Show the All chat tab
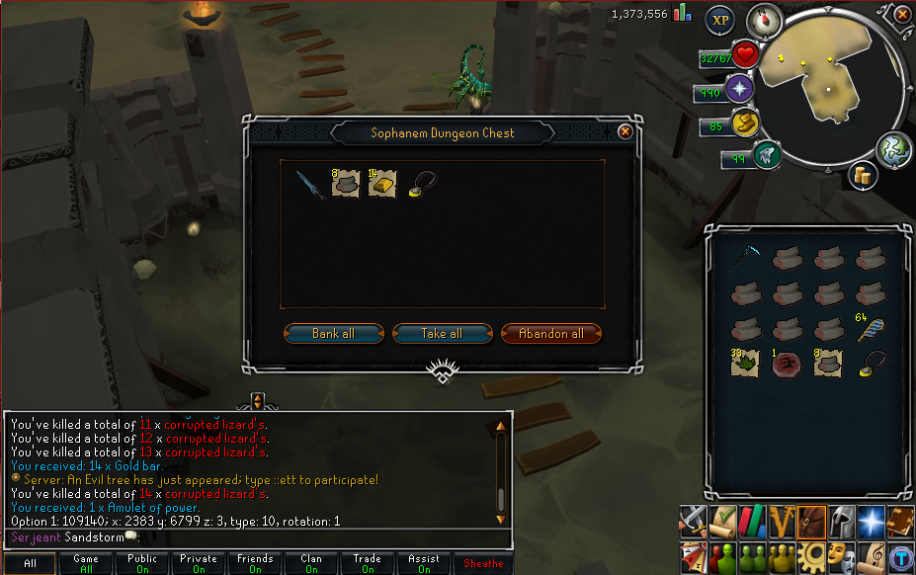This screenshot has height=575, width=916. tap(30, 564)
